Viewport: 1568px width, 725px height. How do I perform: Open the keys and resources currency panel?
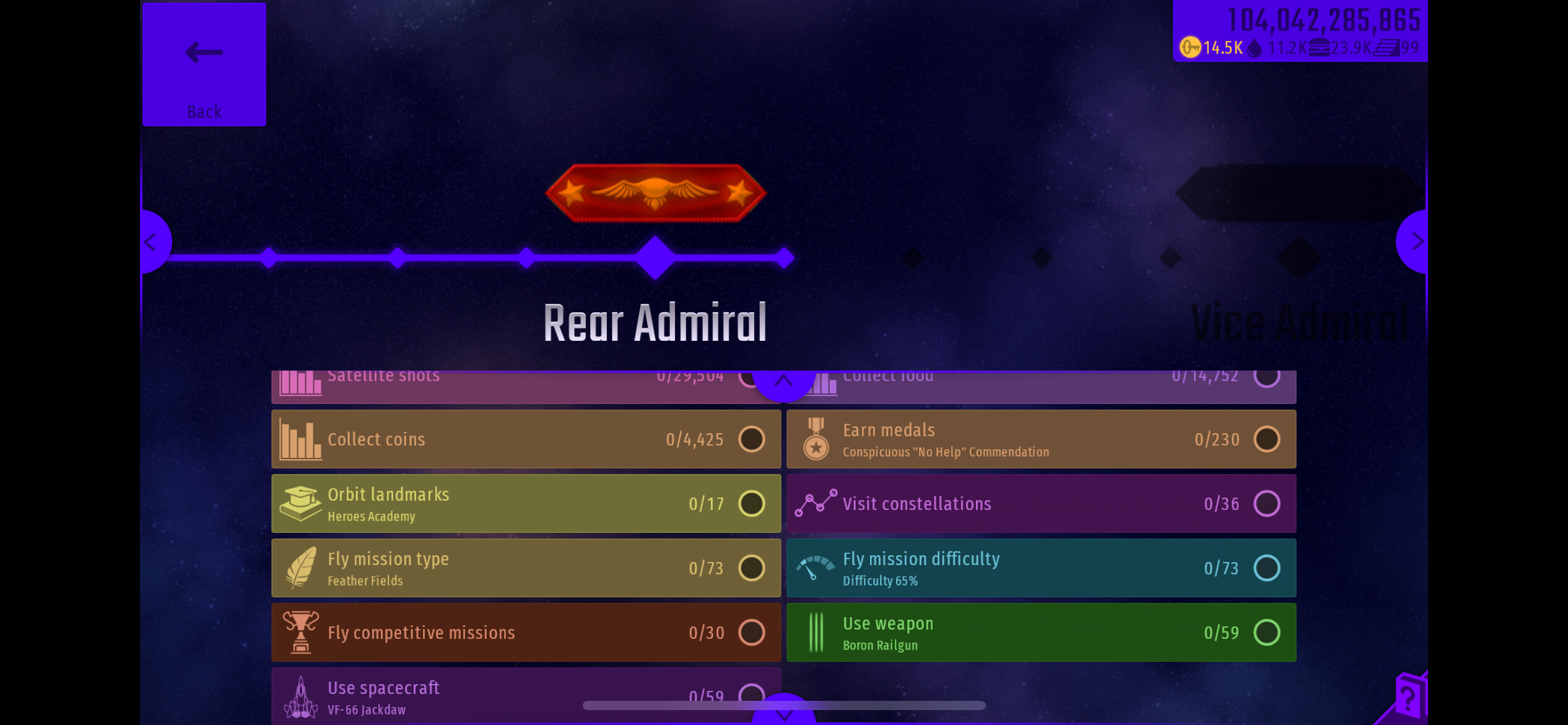[1299, 32]
